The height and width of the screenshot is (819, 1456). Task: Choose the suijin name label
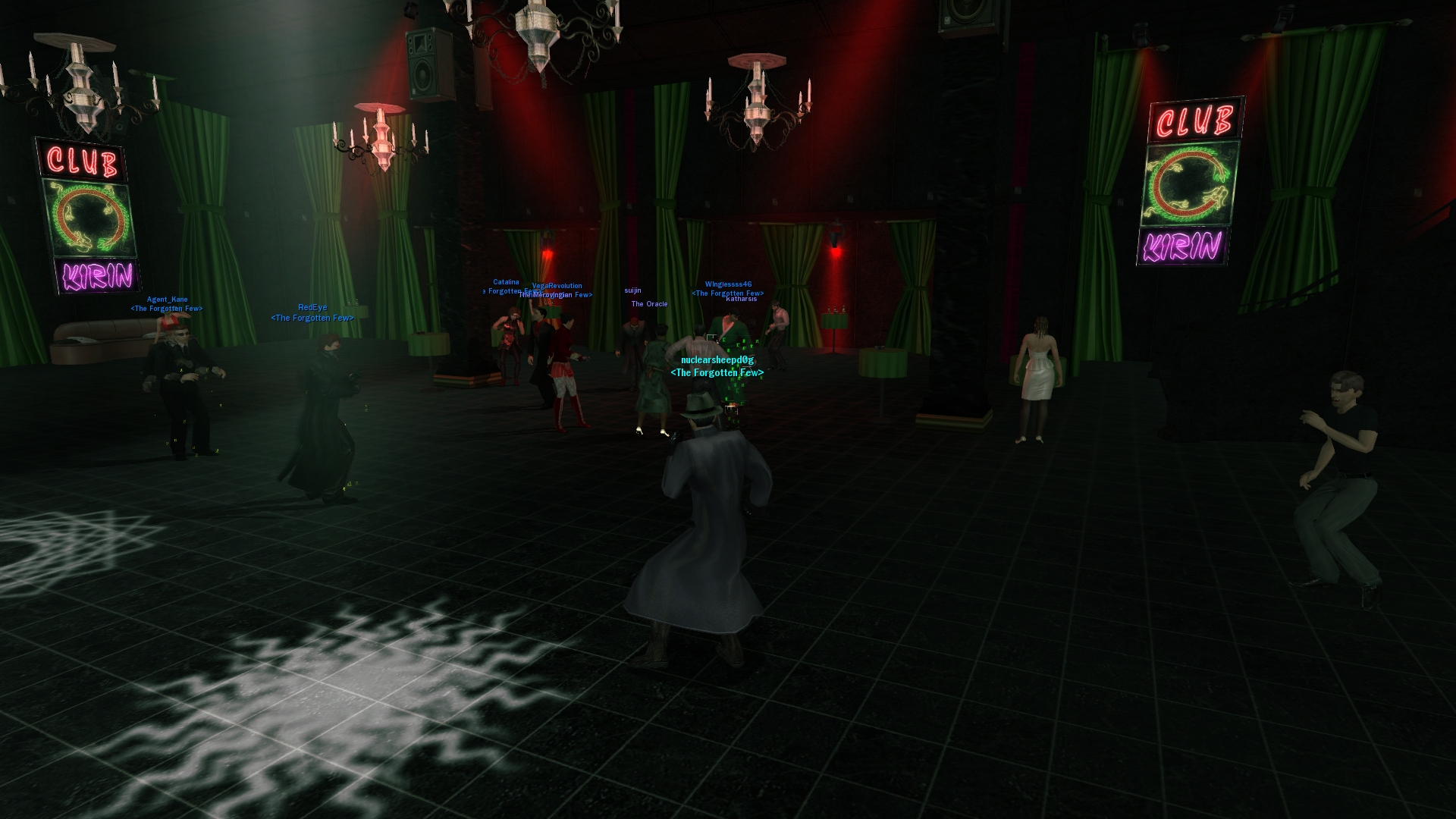[632, 290]
